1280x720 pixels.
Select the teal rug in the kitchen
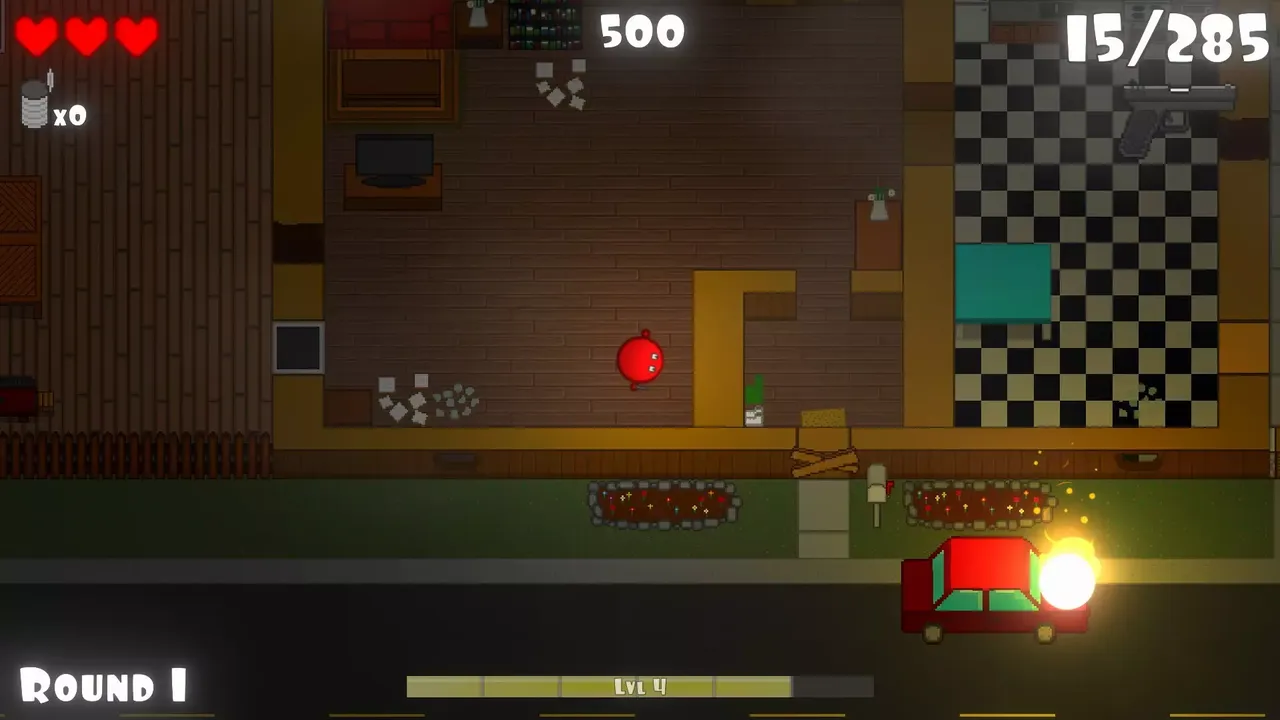(1003, 282)
